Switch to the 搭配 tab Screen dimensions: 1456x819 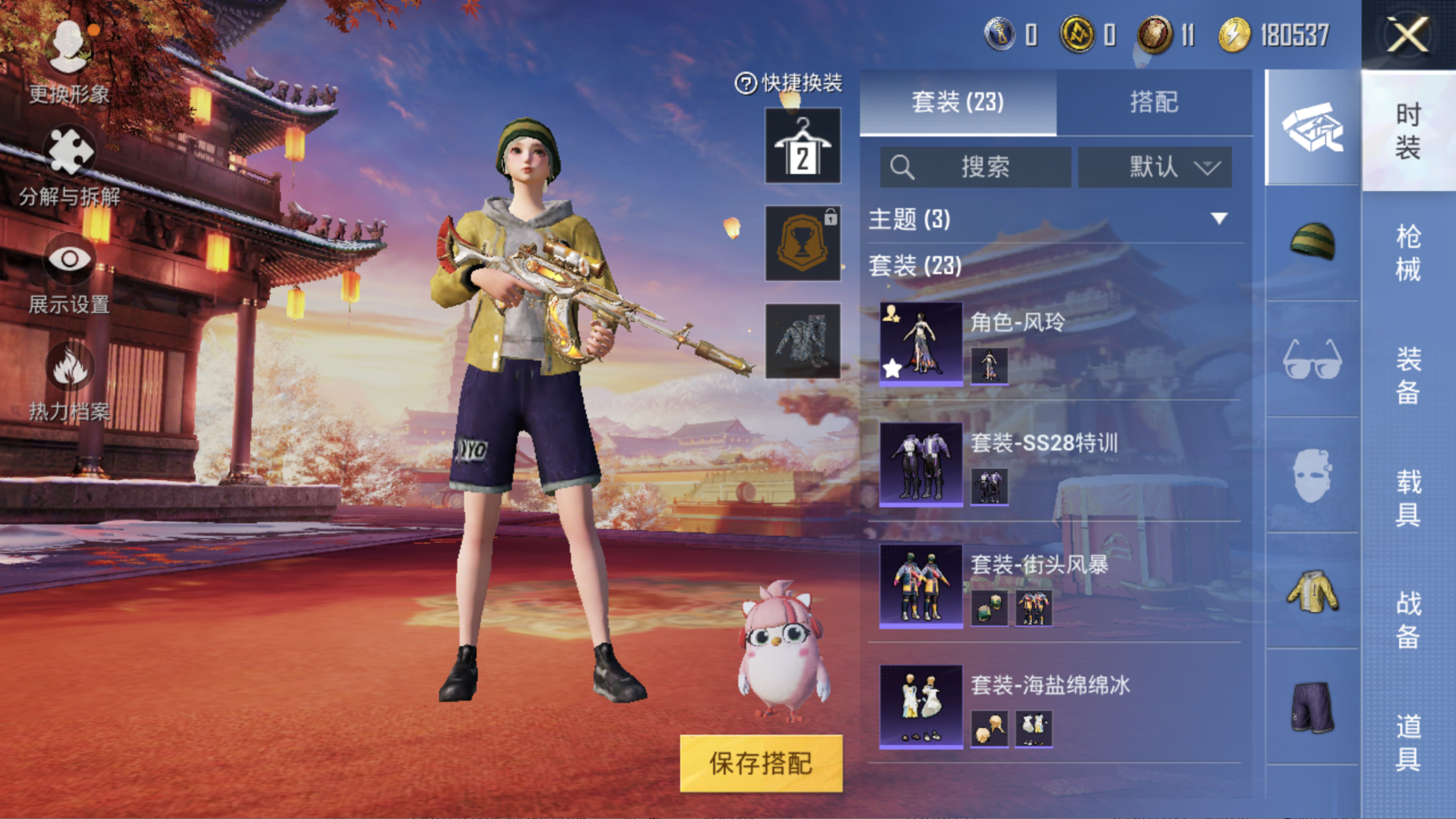pyautogui.click(x=1154, y=102)
